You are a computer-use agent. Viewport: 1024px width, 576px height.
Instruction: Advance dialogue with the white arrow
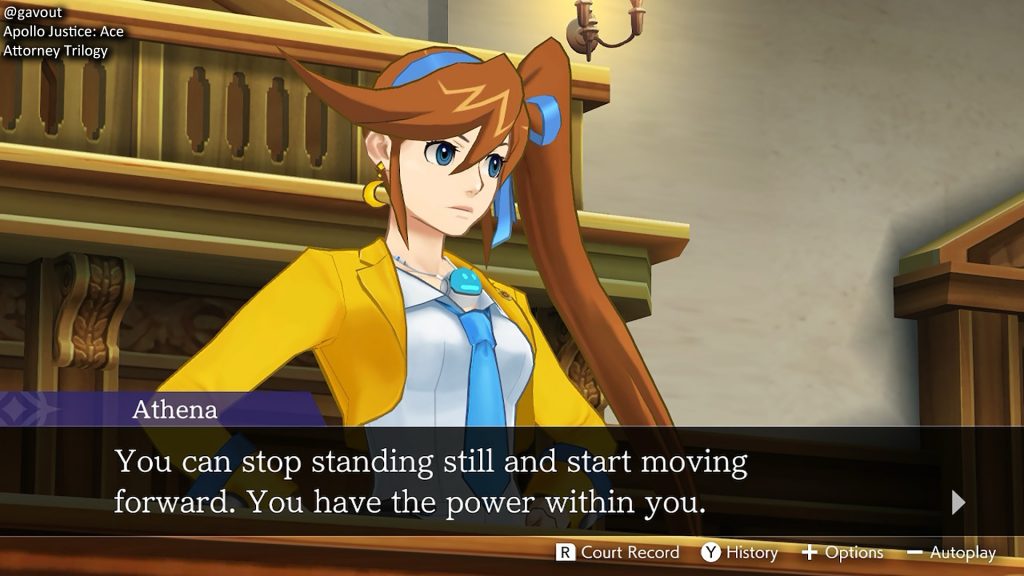coord(958,502)
